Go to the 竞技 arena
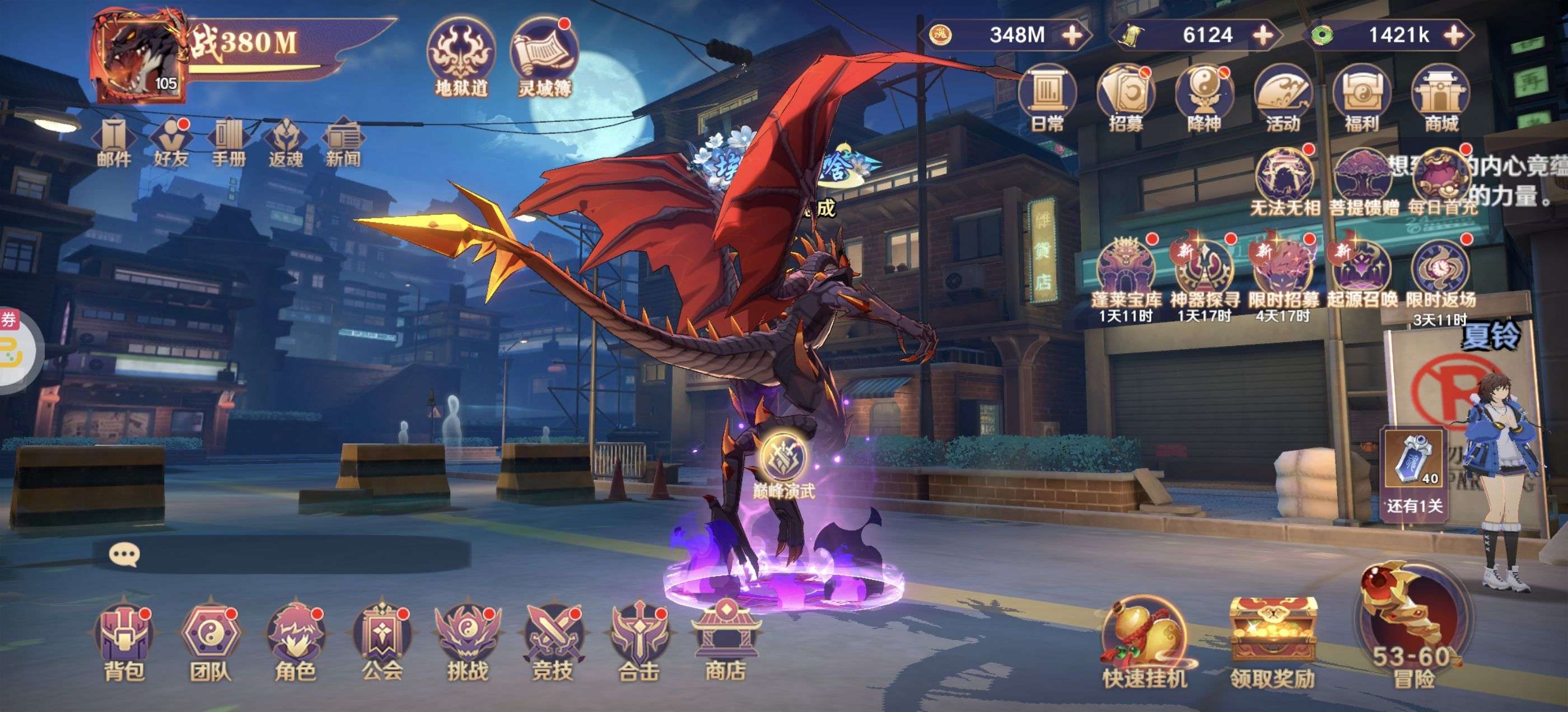The width and height of the screenshot is (1568, 712). pyautogui.click(x=553, y=642)
